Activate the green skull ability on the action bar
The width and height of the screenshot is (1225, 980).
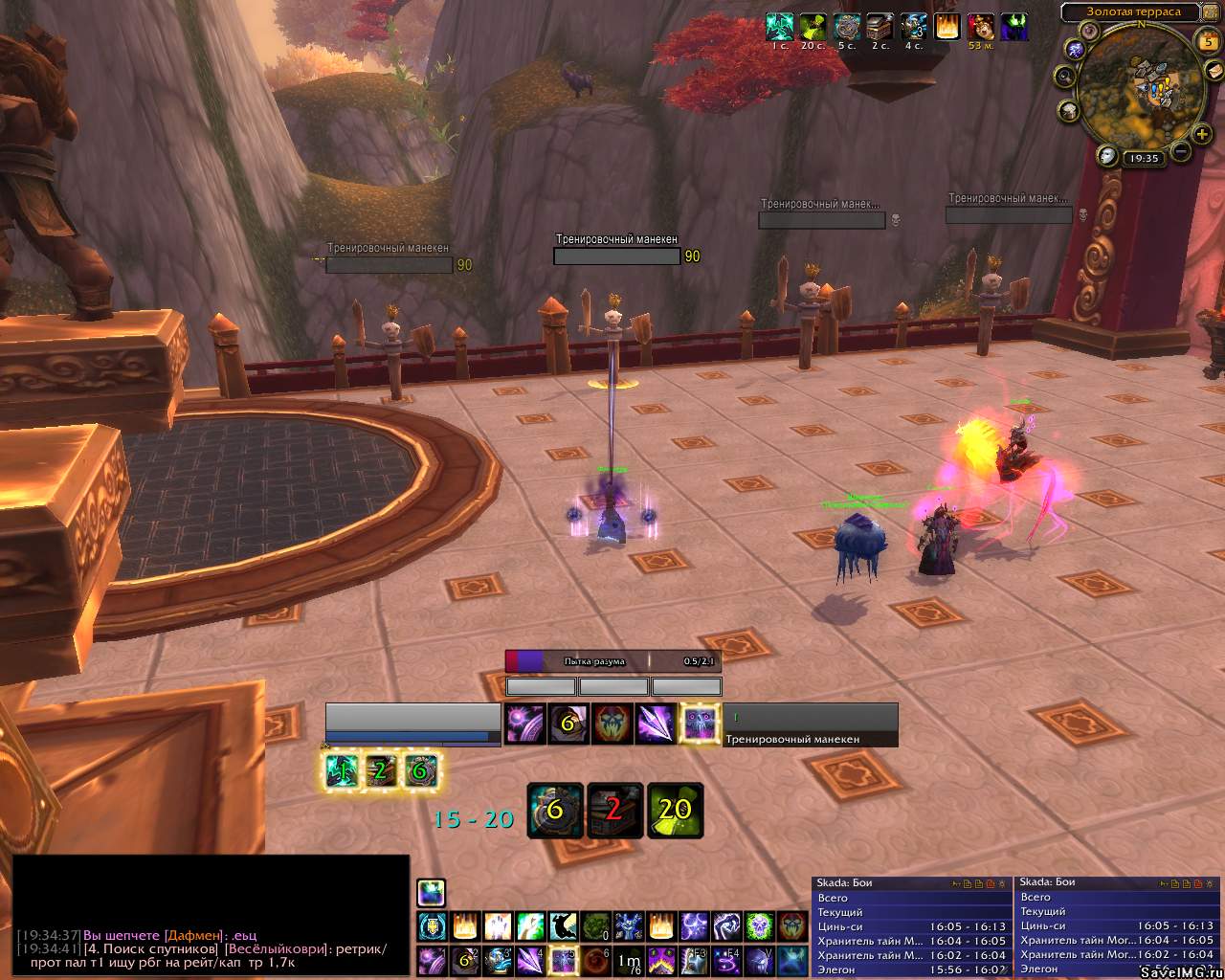pyautogui.click(x=759, y=925)
